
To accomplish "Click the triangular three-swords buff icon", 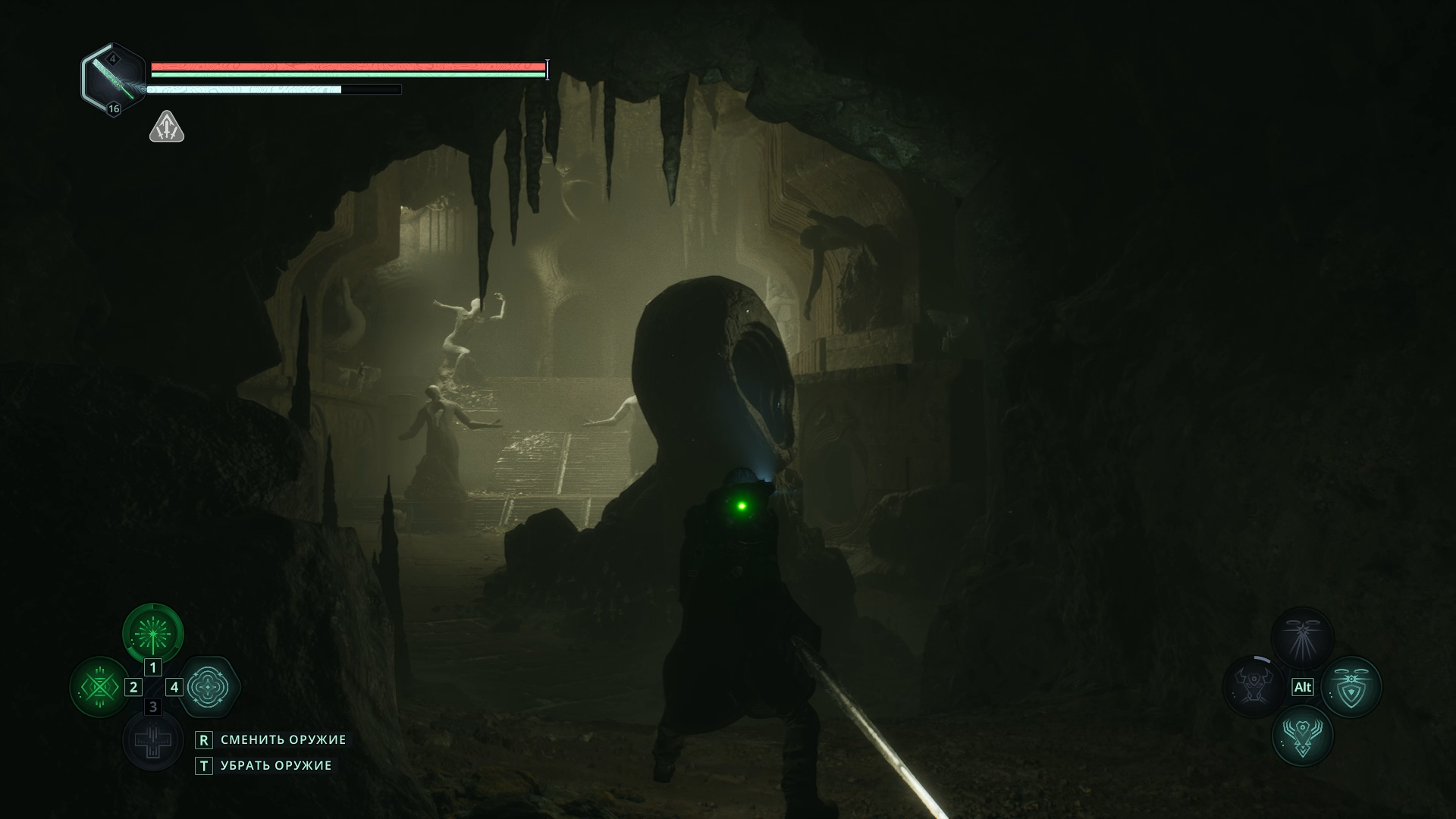I will tap(167, 127).
